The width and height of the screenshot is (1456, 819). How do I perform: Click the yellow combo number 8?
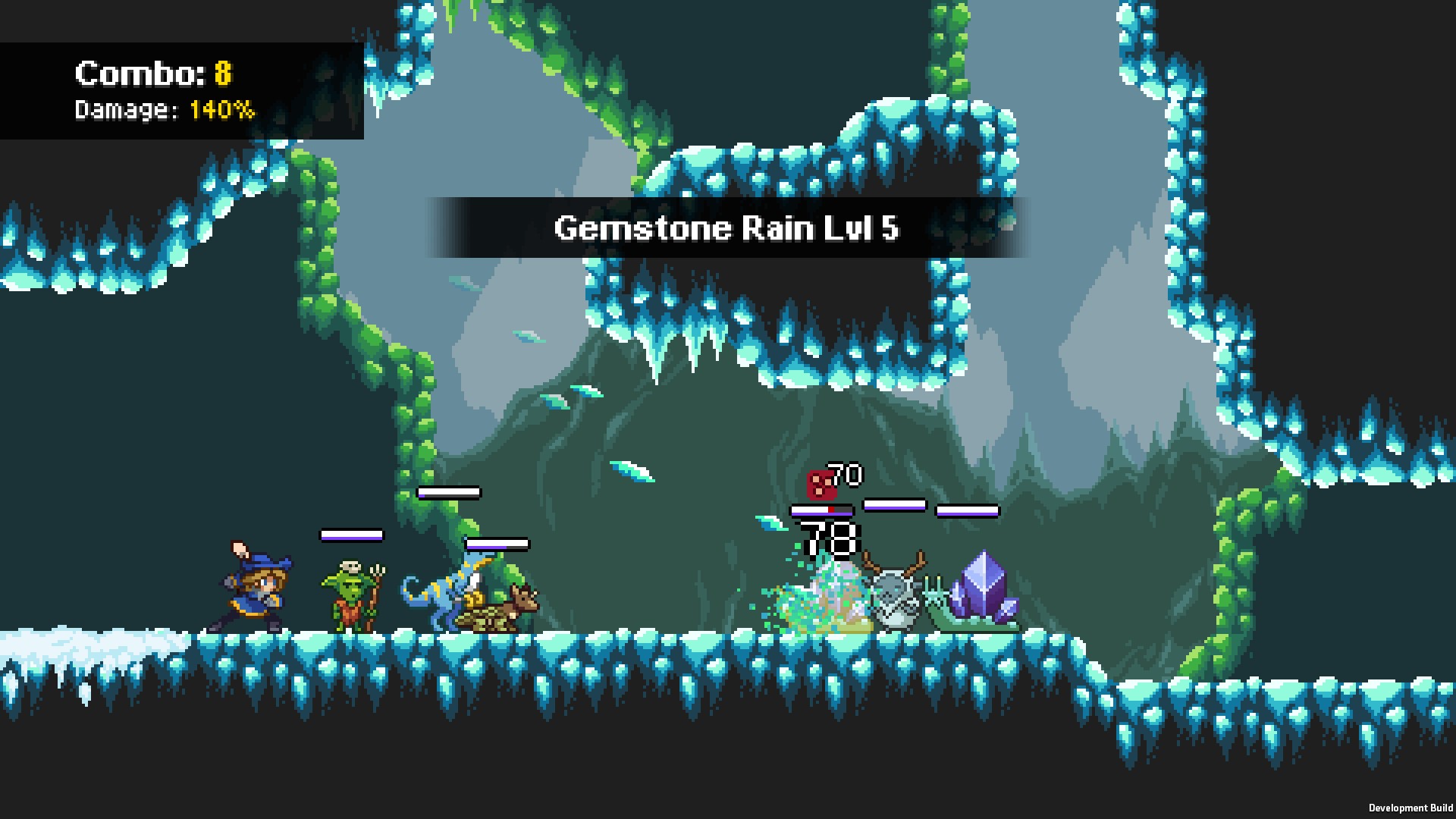tap(222, 74)
